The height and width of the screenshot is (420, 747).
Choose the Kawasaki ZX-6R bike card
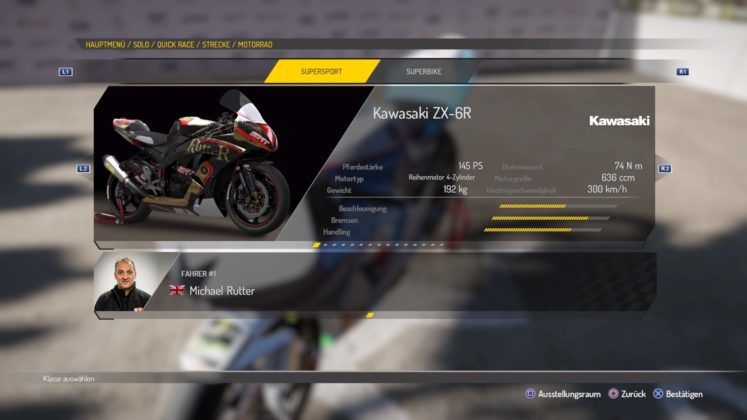375,166
